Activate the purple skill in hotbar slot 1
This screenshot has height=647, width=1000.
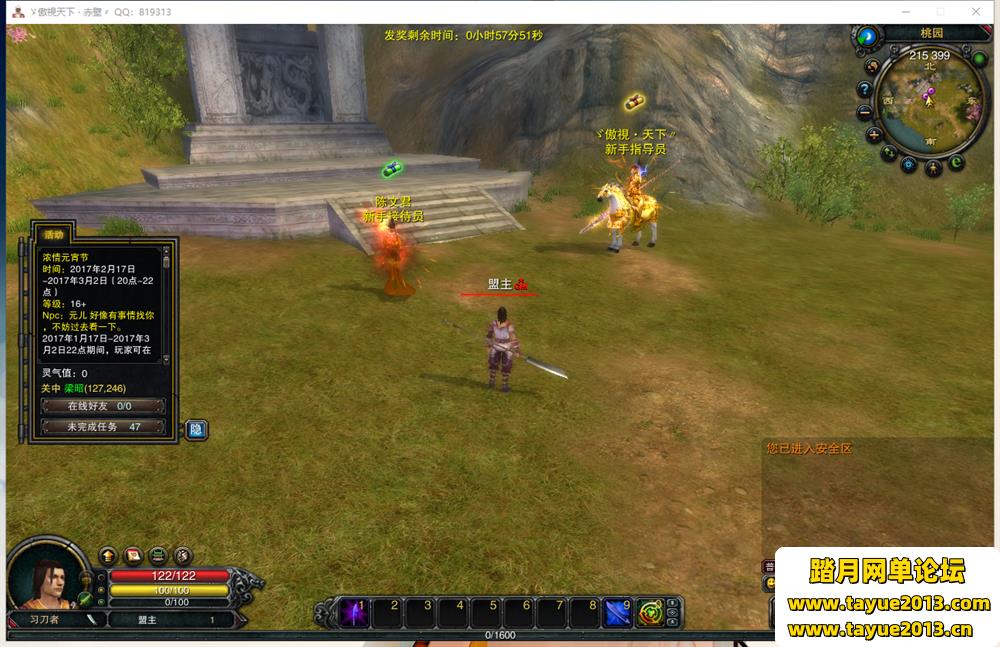(x=352, y=611)
